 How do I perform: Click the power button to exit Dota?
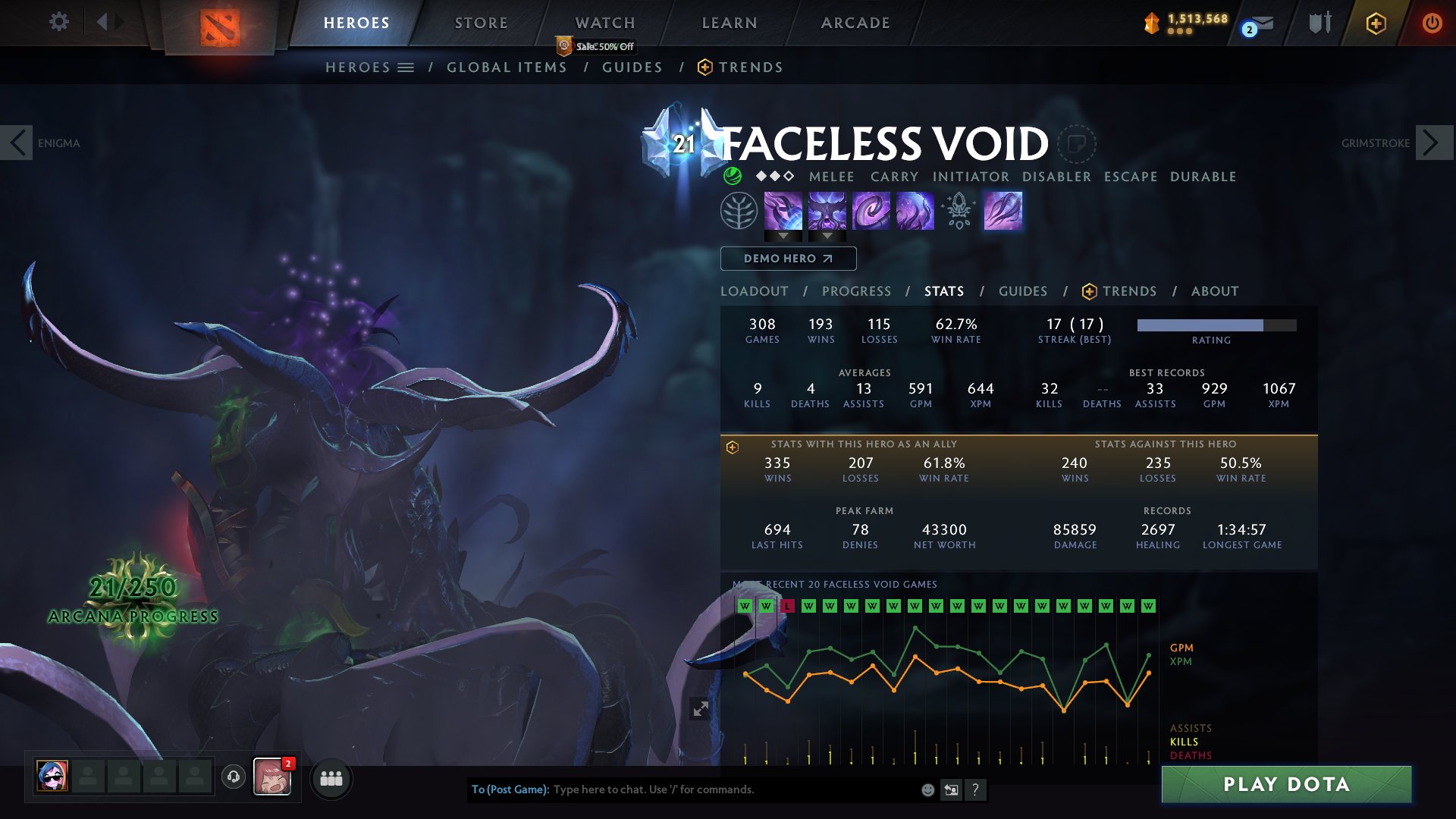1432,23
